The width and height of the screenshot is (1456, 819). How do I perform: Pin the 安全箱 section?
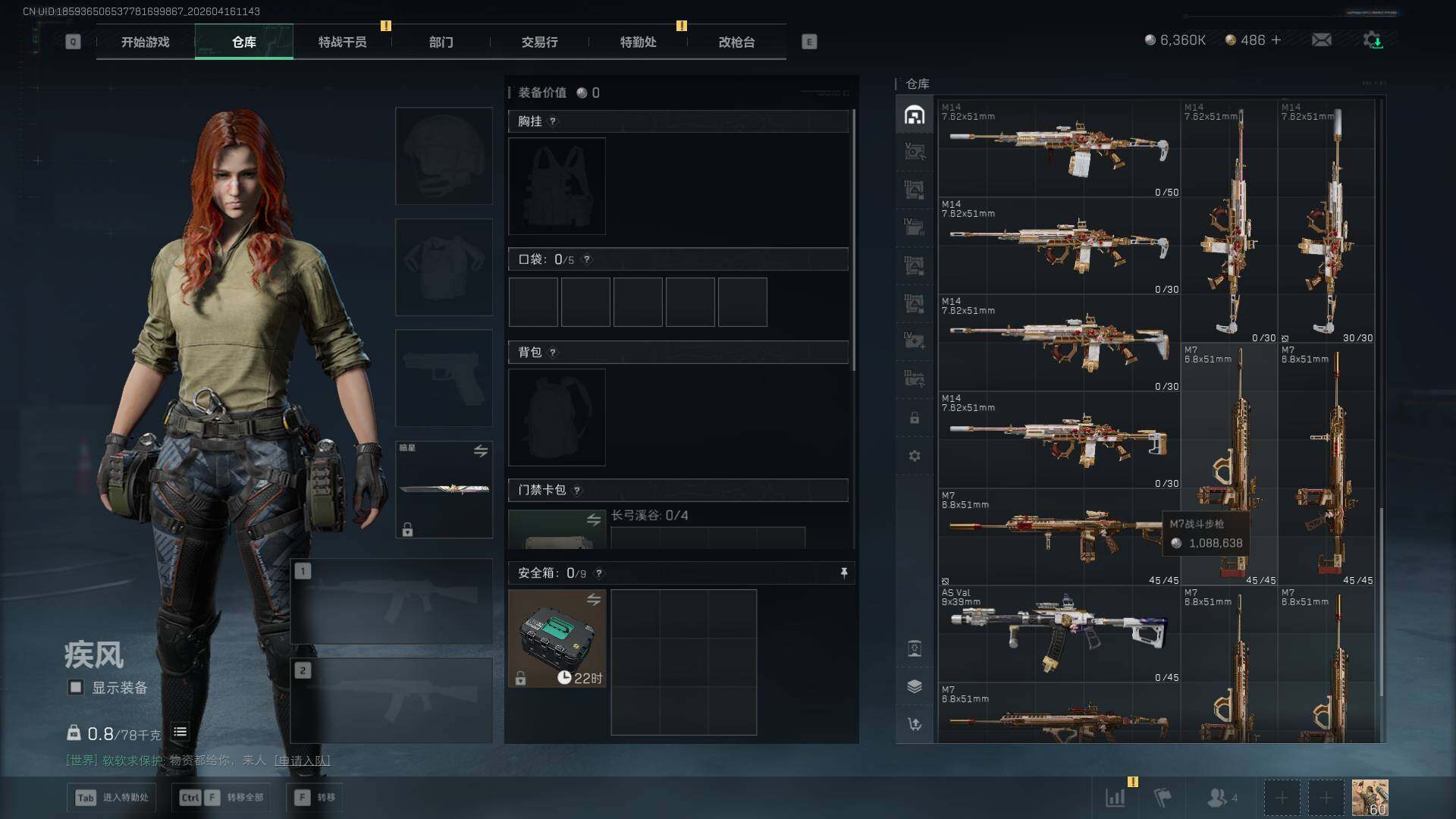(x=844, y=573)
